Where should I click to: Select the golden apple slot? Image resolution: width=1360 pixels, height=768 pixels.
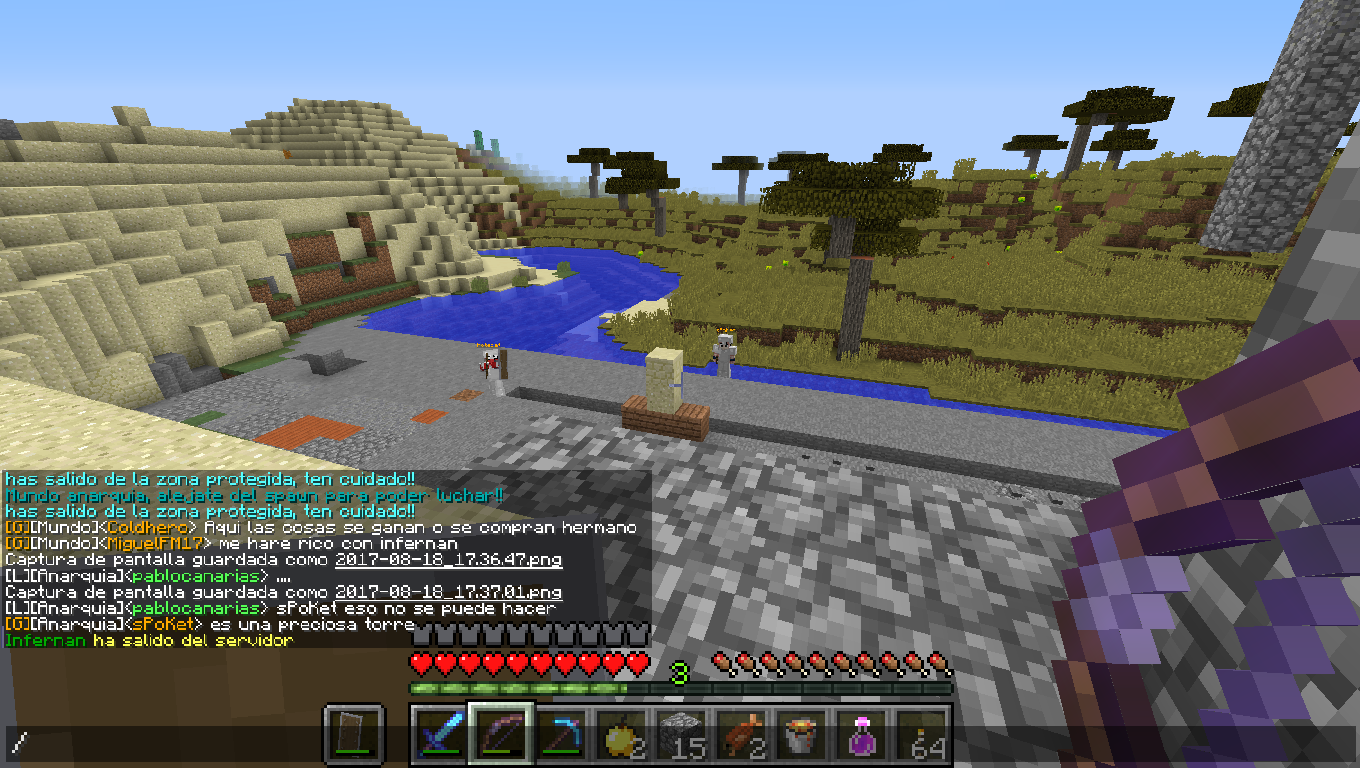(x=622, y=735)
